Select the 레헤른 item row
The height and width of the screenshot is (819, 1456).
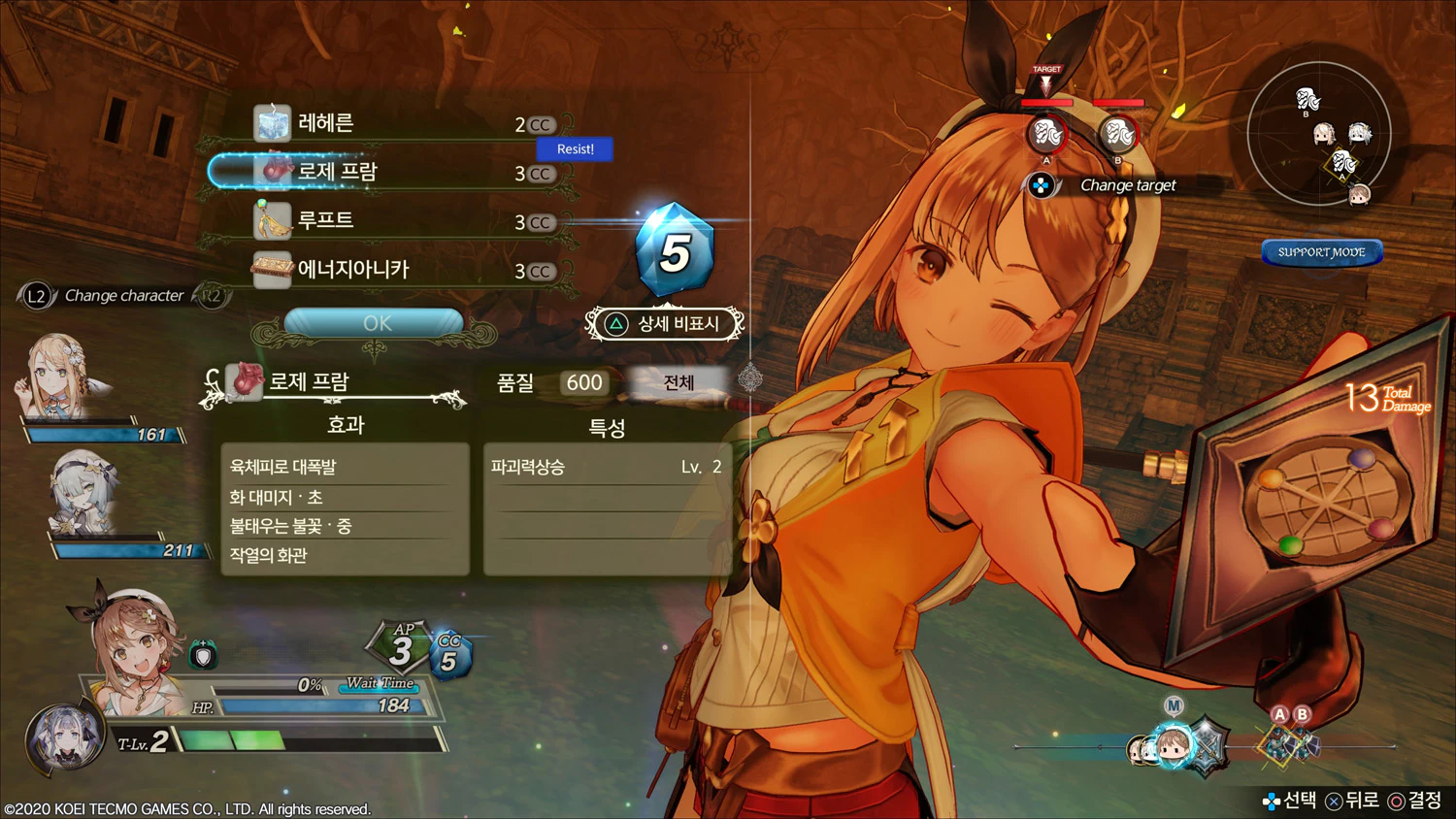[388, 124]
